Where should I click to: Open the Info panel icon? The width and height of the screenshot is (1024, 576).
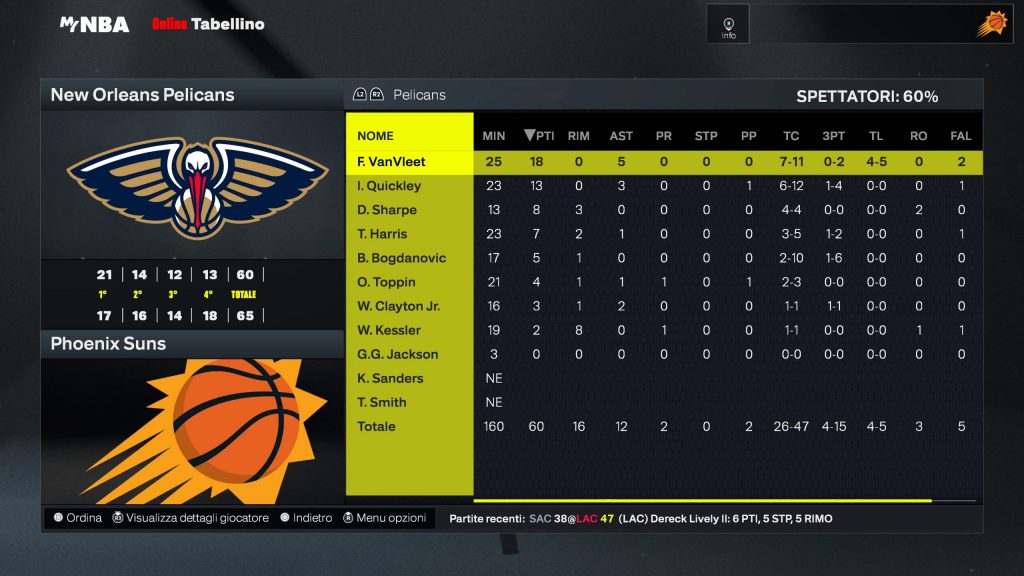point(728,24)
